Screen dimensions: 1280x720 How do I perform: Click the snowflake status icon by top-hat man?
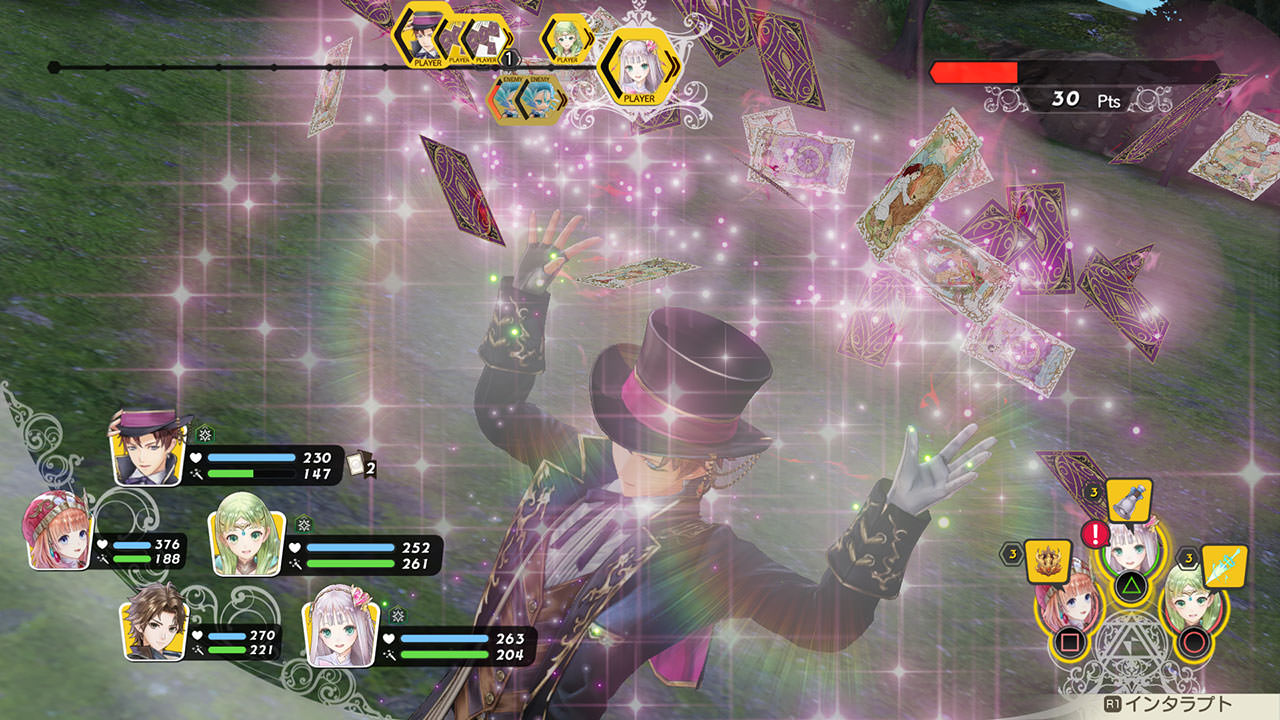click(205, 435)
